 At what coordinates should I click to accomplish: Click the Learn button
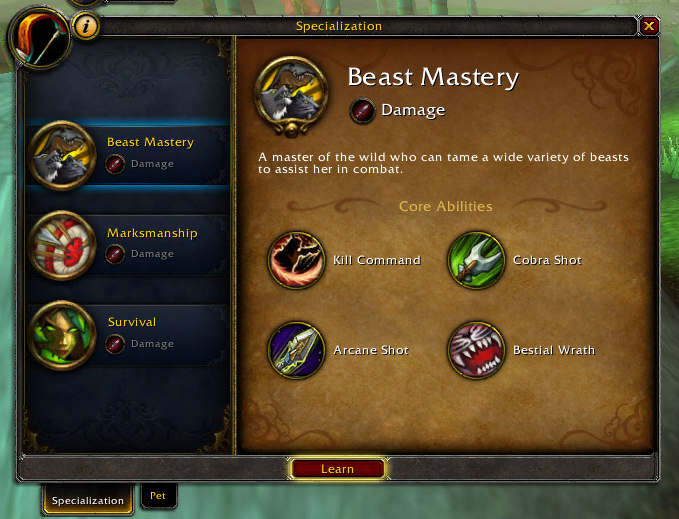pyautogui.click(x=337, y=469)
